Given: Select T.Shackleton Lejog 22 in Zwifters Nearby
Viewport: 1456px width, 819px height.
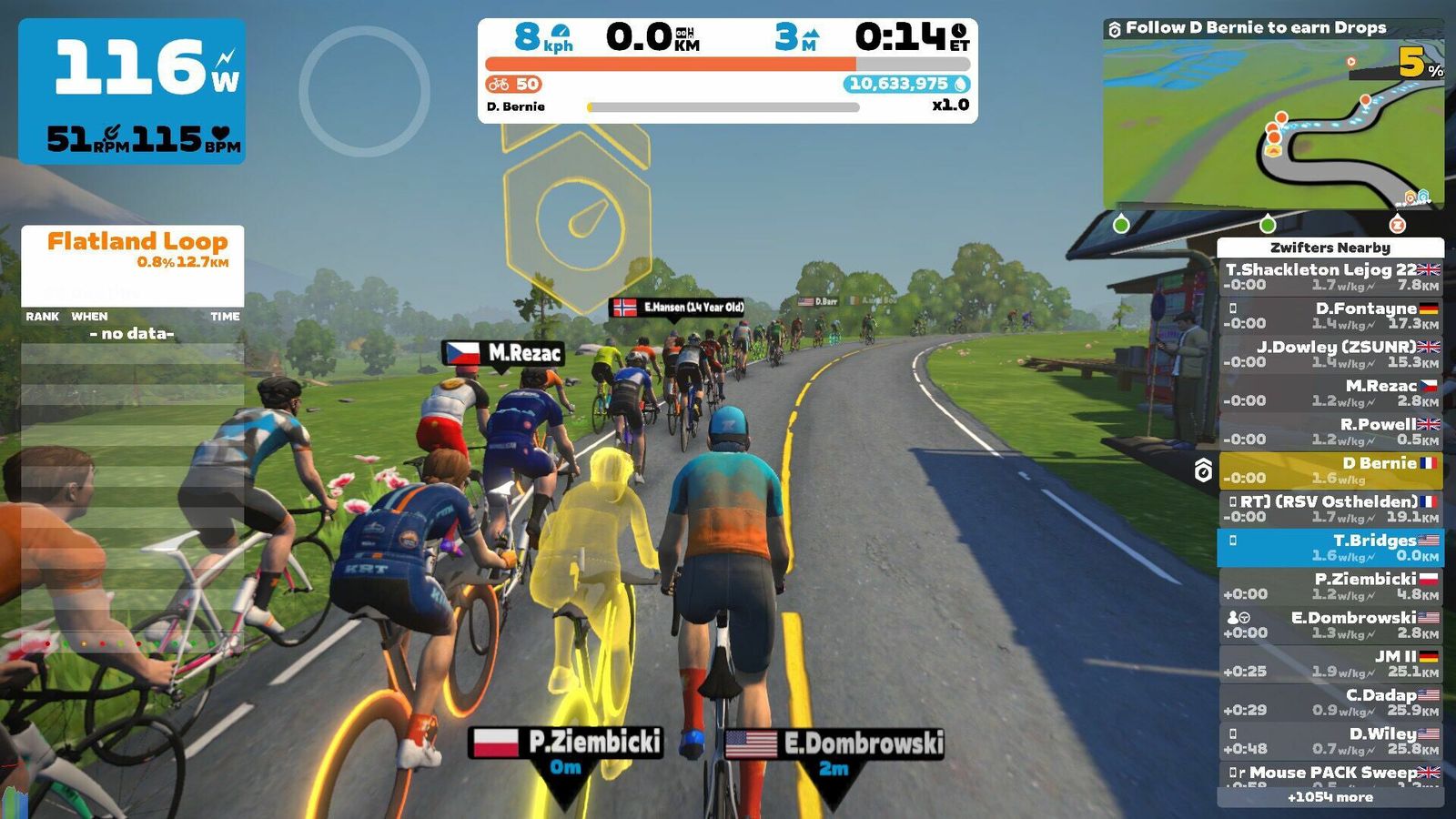Looking at the screenshot, I should (1330, 277).
